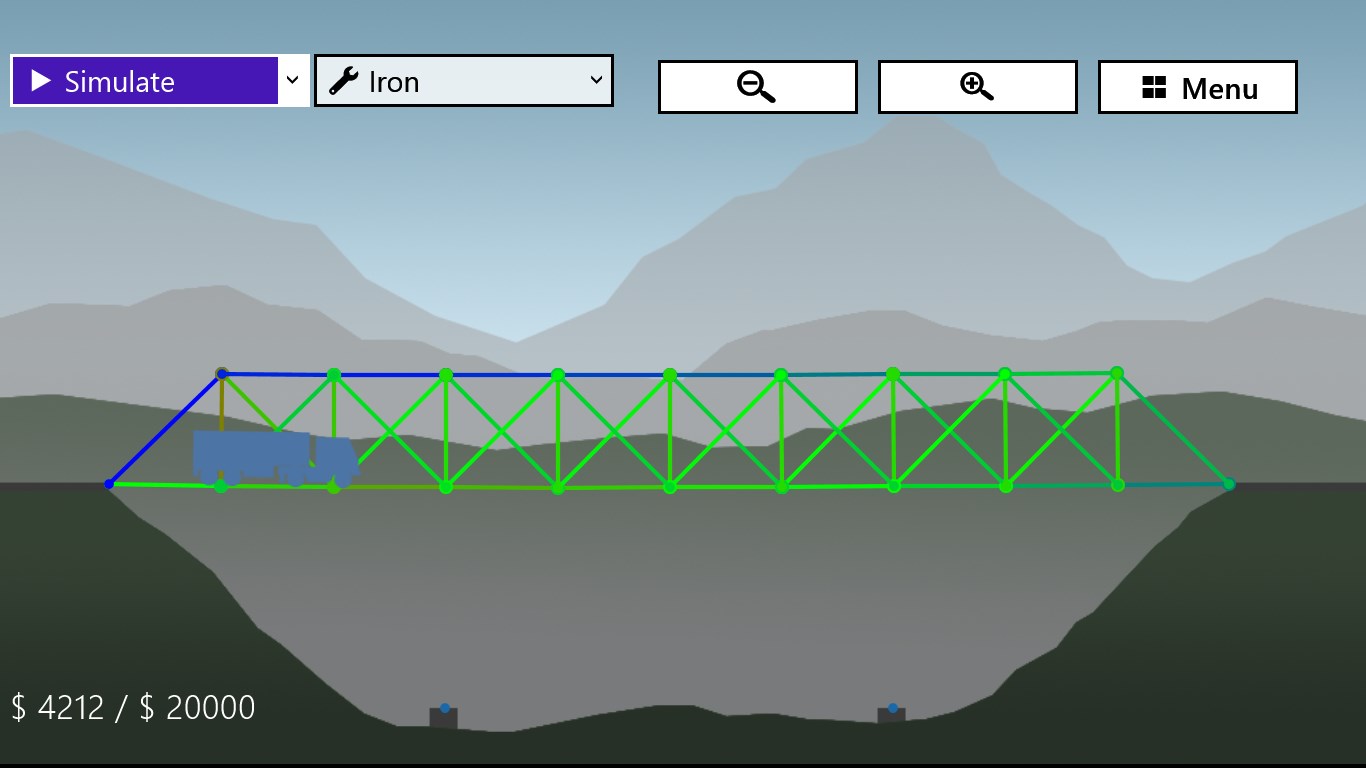Click the leftmost node on the left bank
Image resolution: width=1366 pixels, height=768 pixels.
click(x=110, y=484)
